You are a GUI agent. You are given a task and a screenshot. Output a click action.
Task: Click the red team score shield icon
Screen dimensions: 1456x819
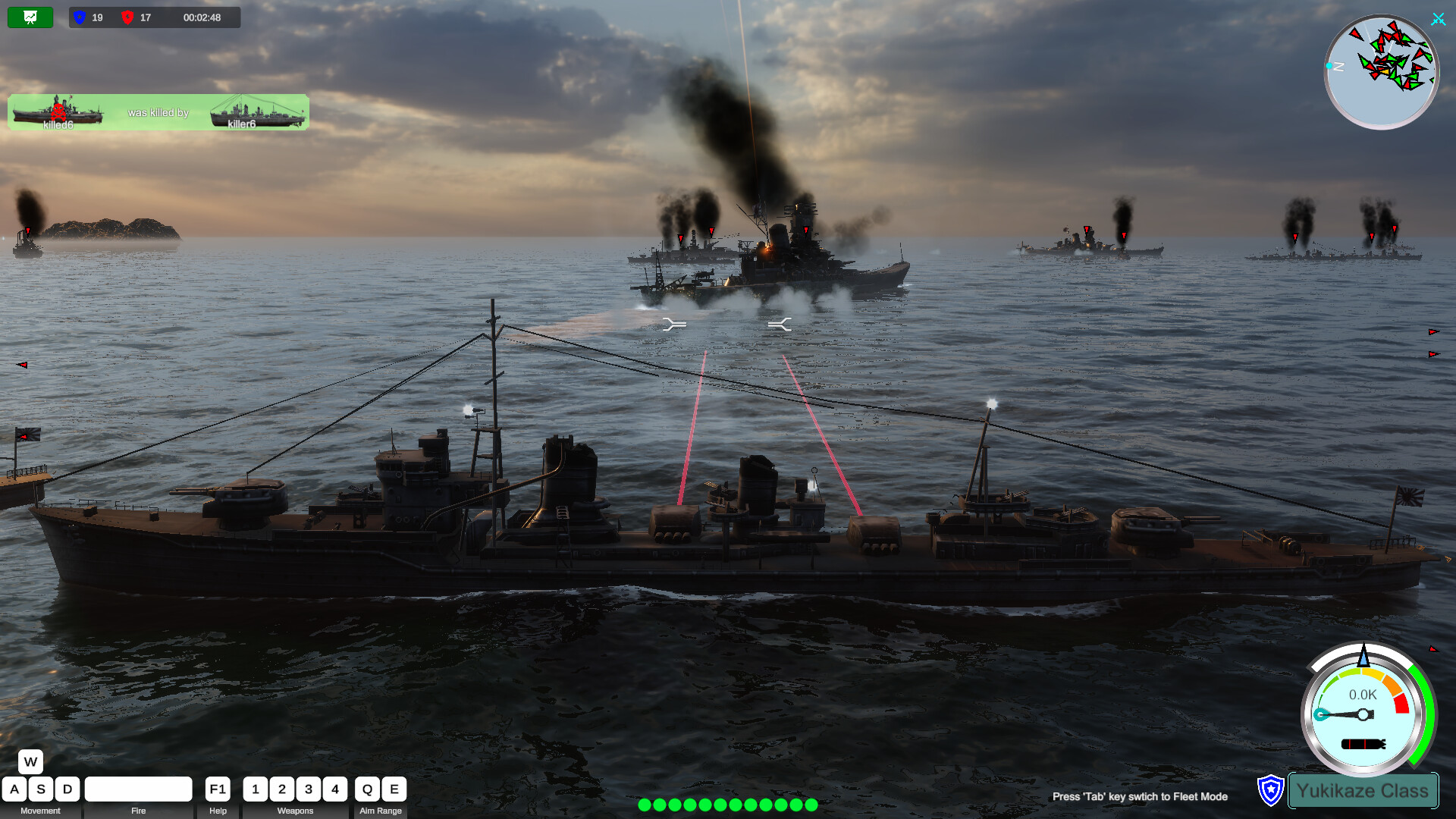pyautogui.click(x=129, y=17)
